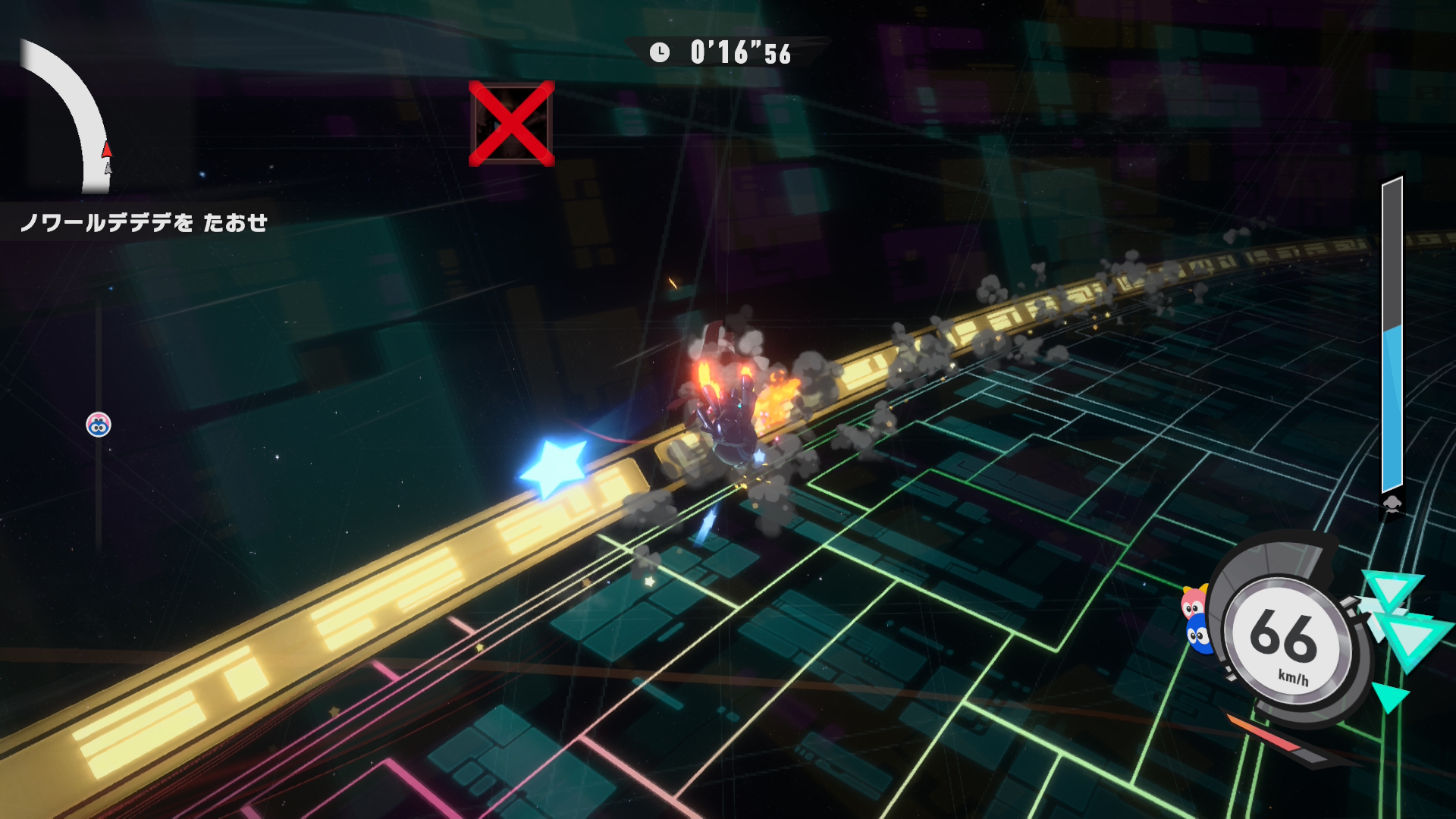Click the pink and blue rider icons by the speedometer
This screenshot has width=1456, height=819.
tap(1195, 620)
